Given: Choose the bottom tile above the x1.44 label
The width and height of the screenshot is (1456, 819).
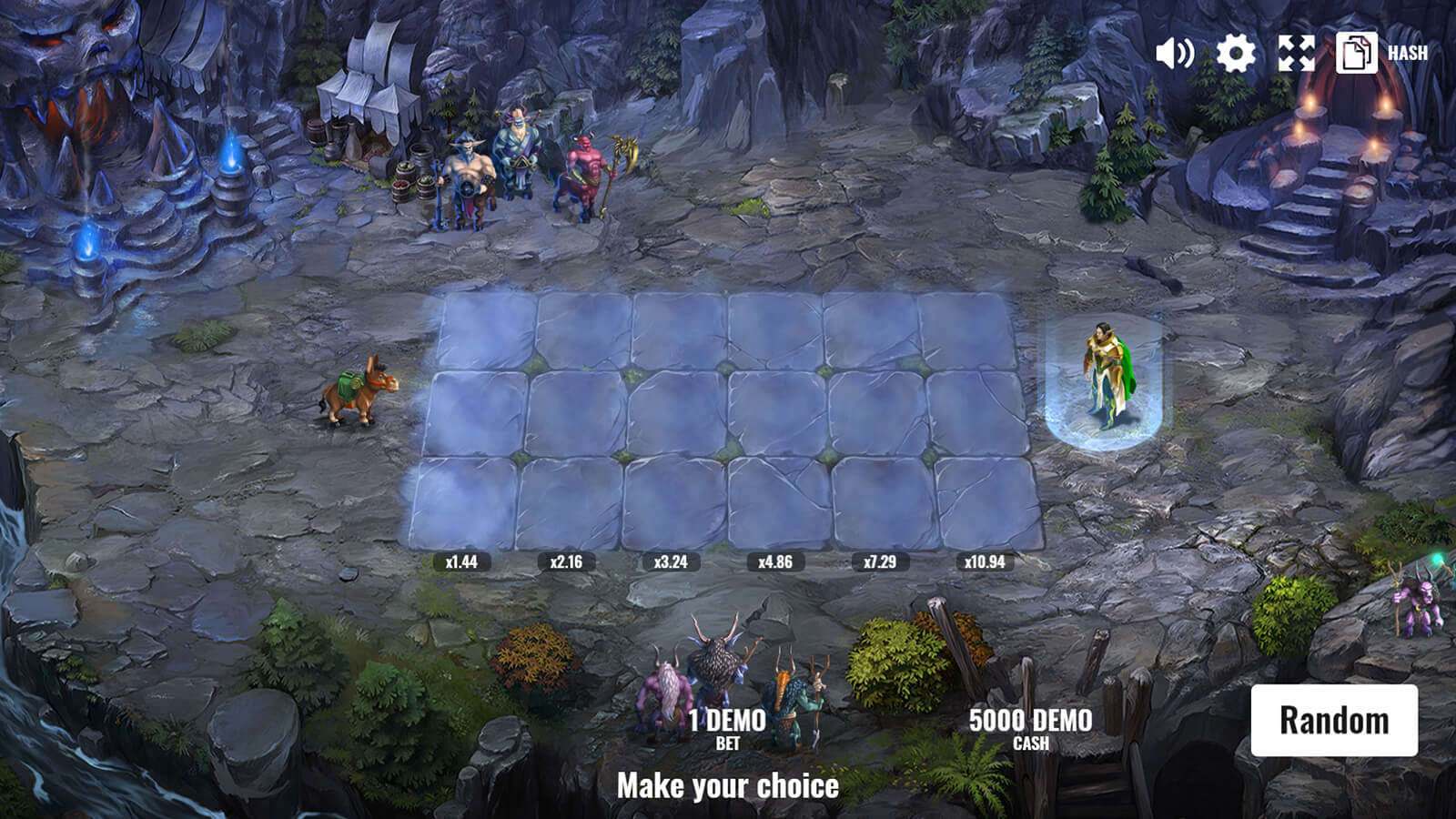Looking at the screenshot, I should click(463, 502).
